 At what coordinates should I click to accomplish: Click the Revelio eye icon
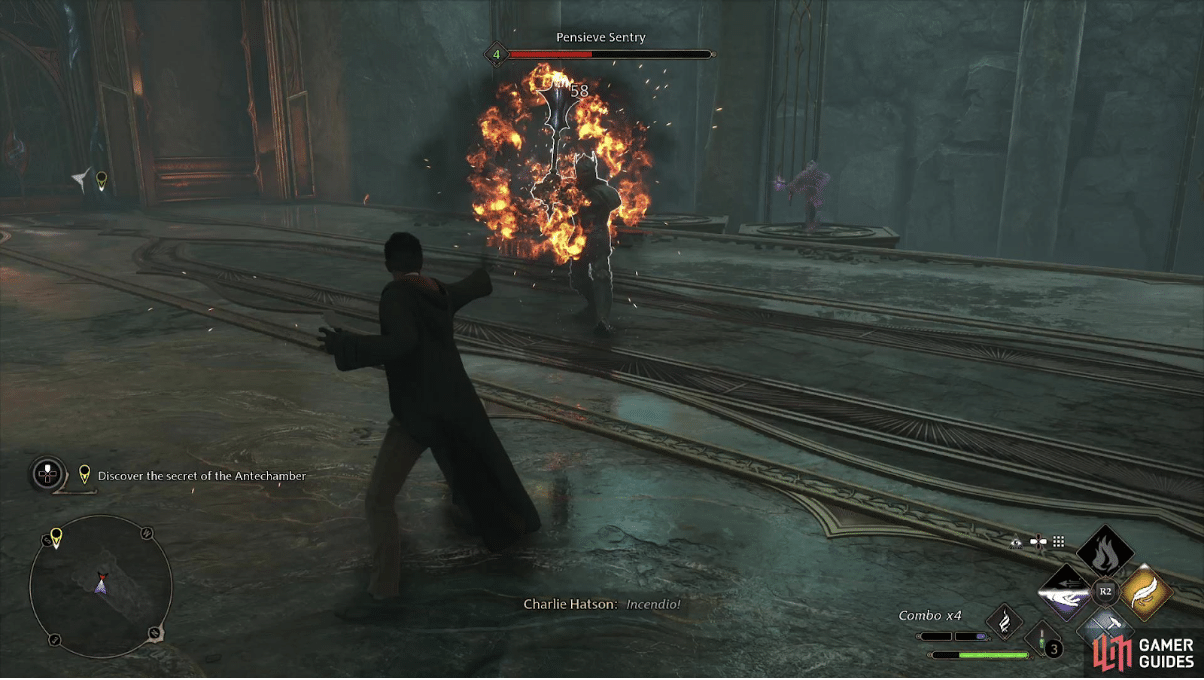pyautogui.click(x=1017, y=542)
